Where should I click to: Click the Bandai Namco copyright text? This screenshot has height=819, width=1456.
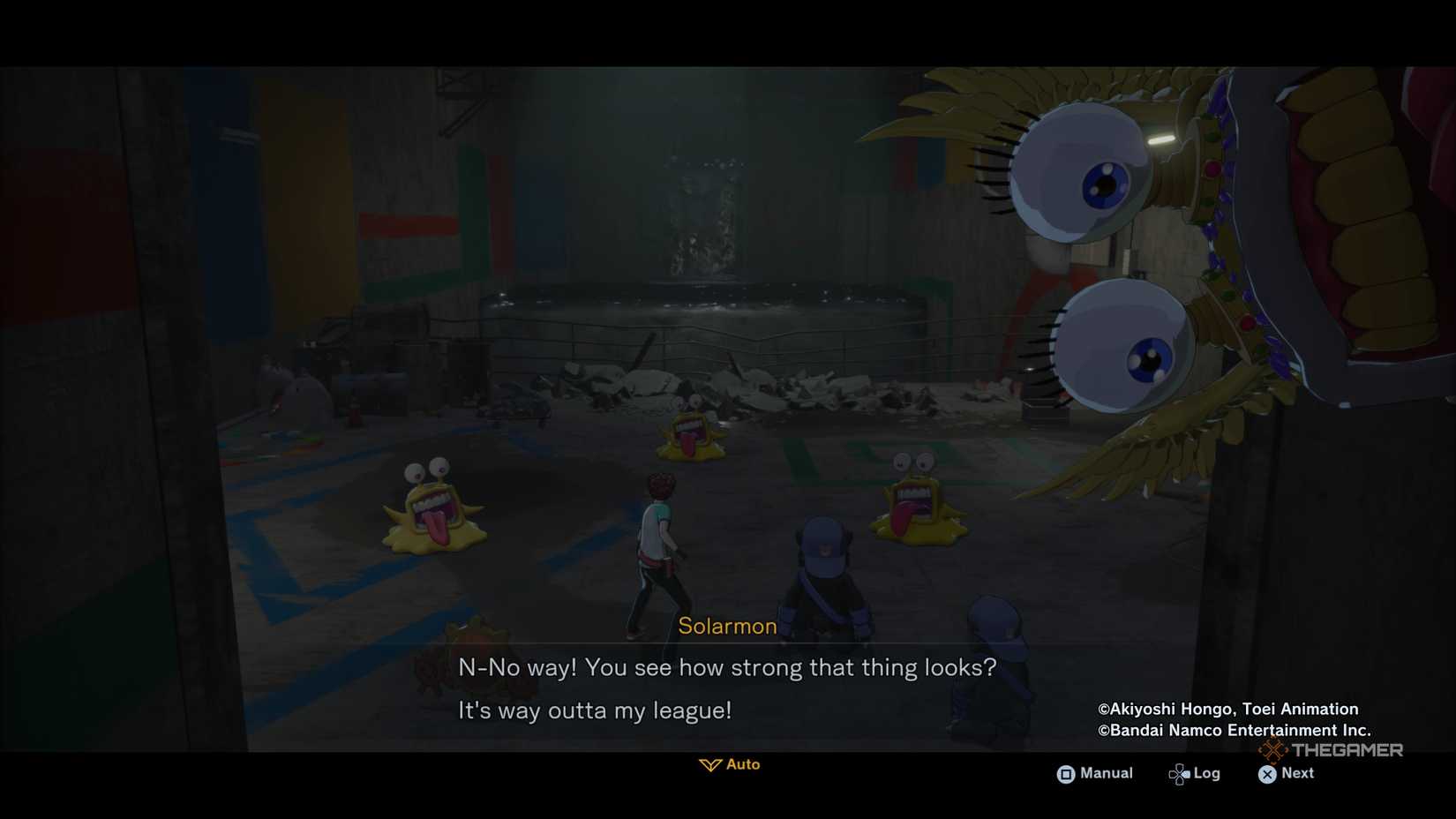(x=1233, y=730)
